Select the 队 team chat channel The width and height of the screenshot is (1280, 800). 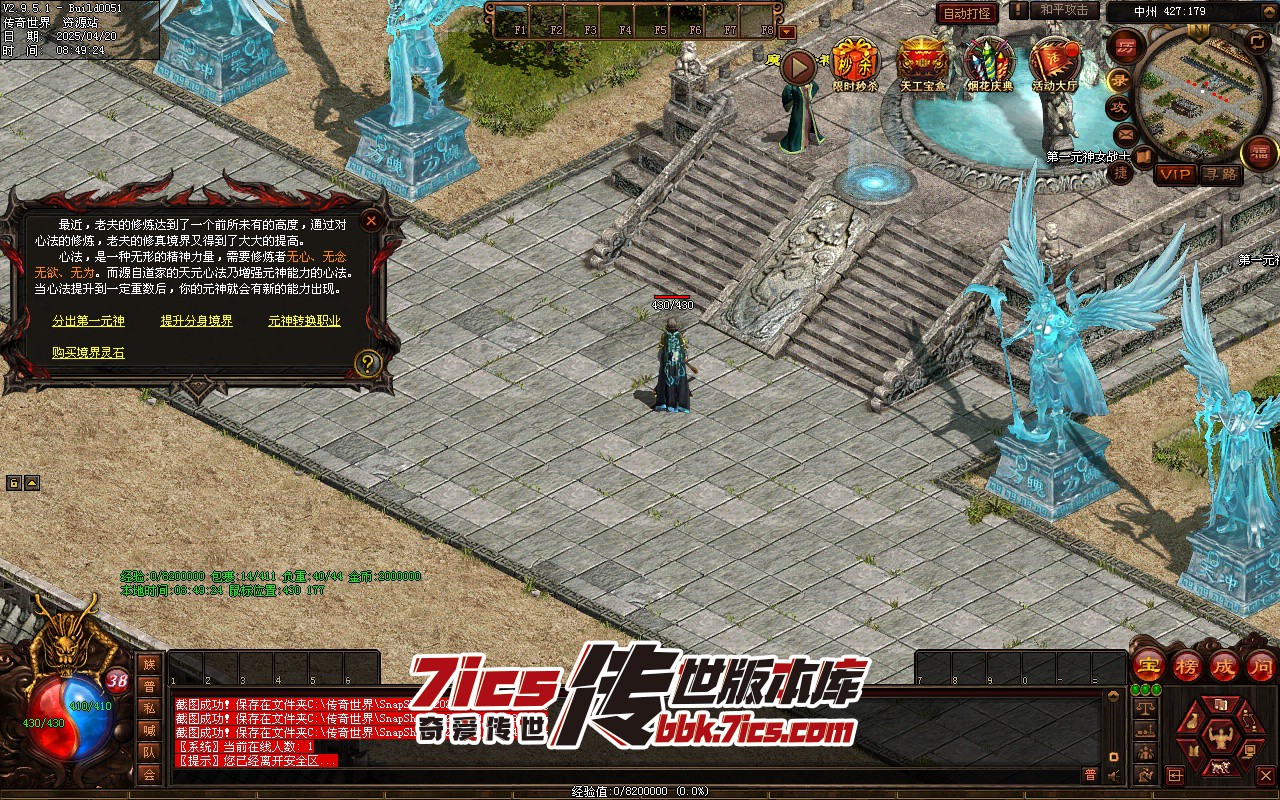coord(149,752)
